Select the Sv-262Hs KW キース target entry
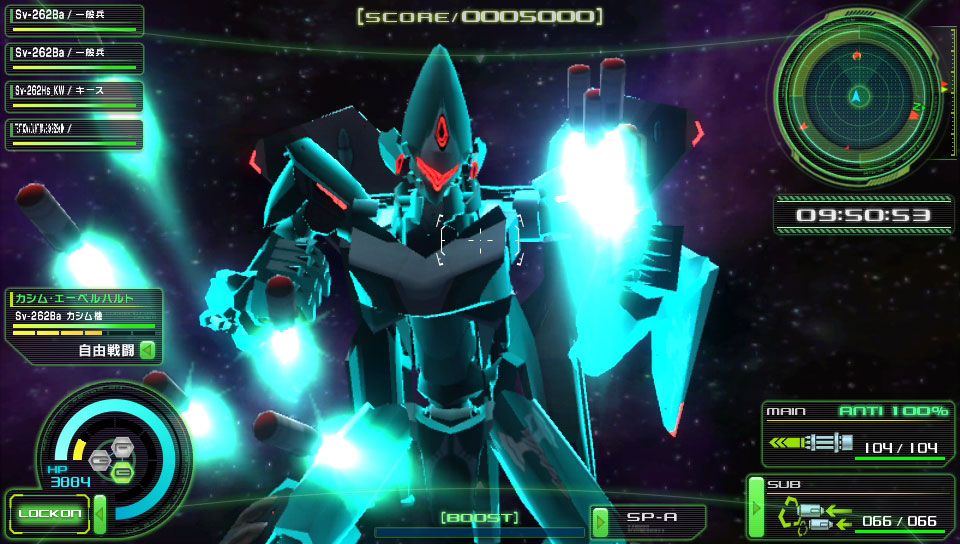 (74, 92)
